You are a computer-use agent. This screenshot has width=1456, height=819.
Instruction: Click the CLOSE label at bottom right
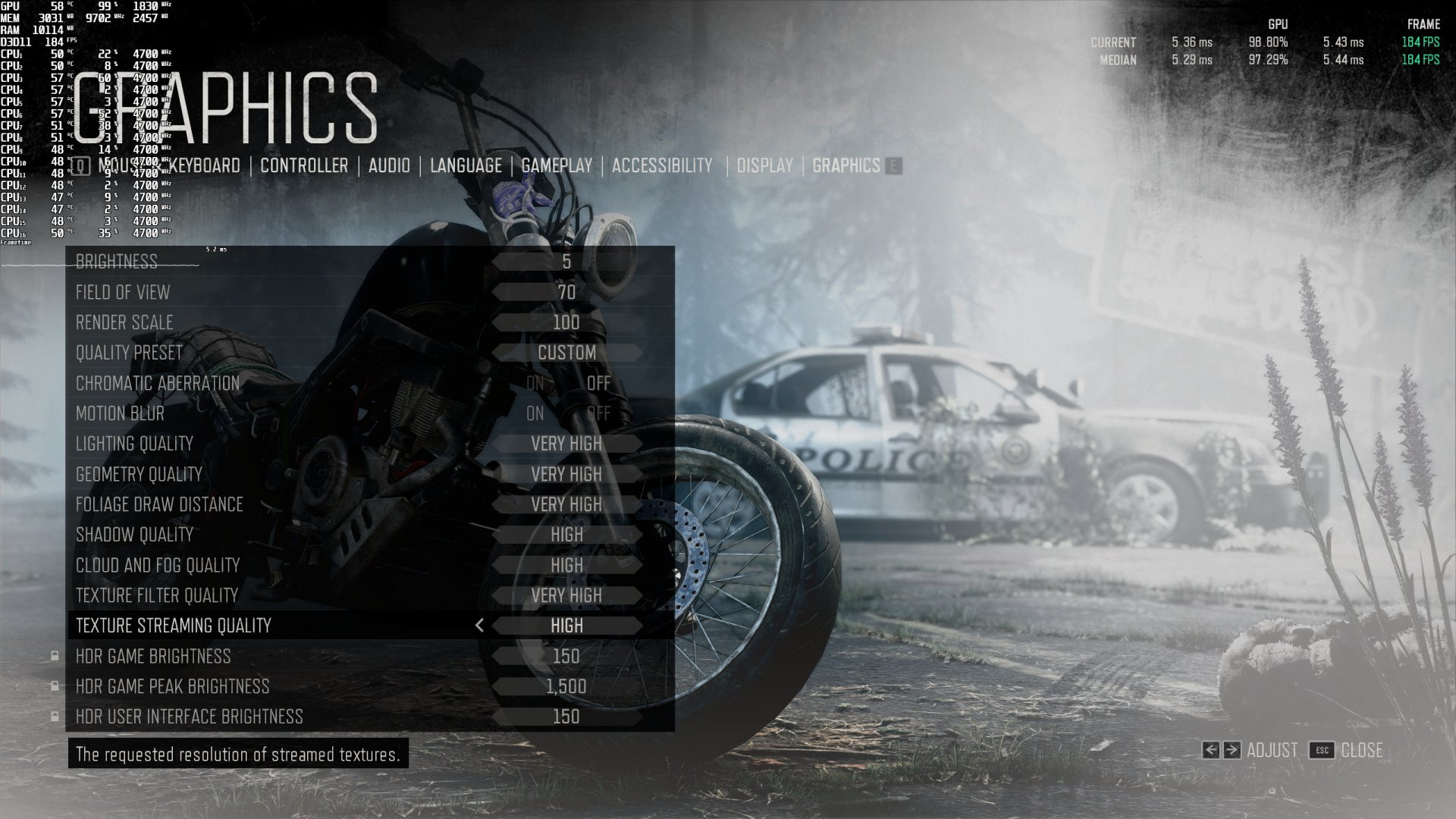click(1361, 750)
